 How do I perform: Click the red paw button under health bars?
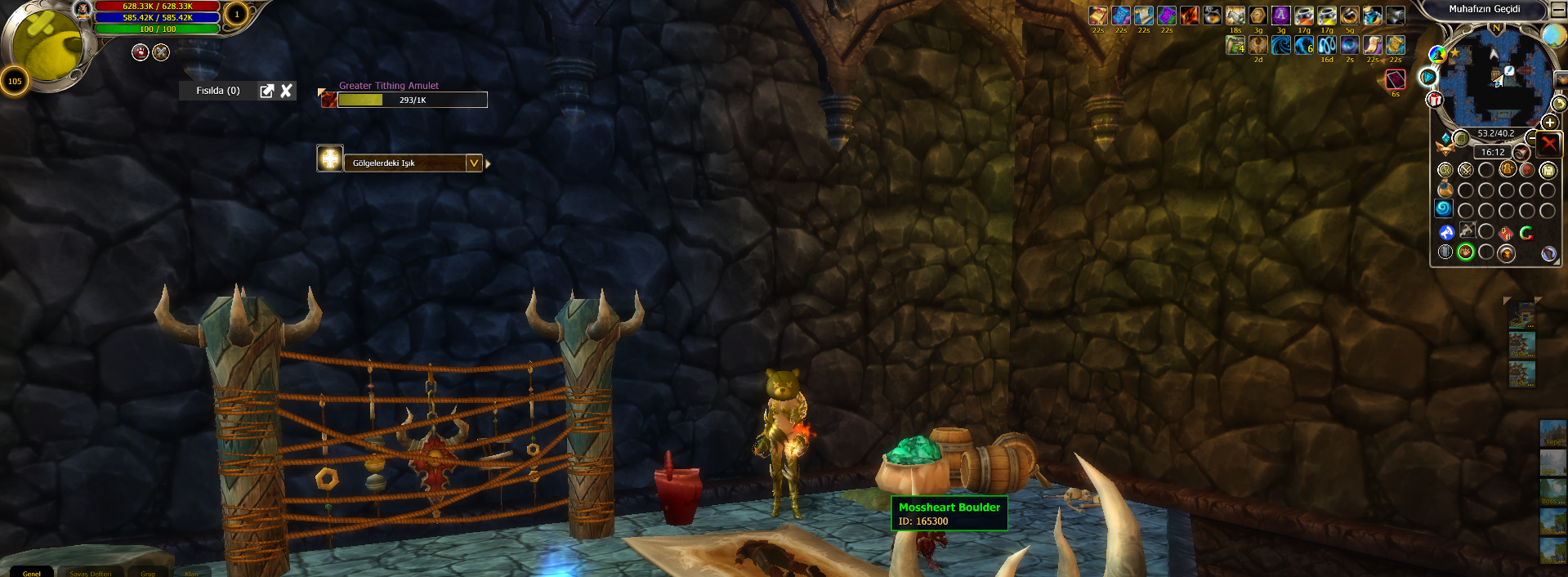(141, 52)
